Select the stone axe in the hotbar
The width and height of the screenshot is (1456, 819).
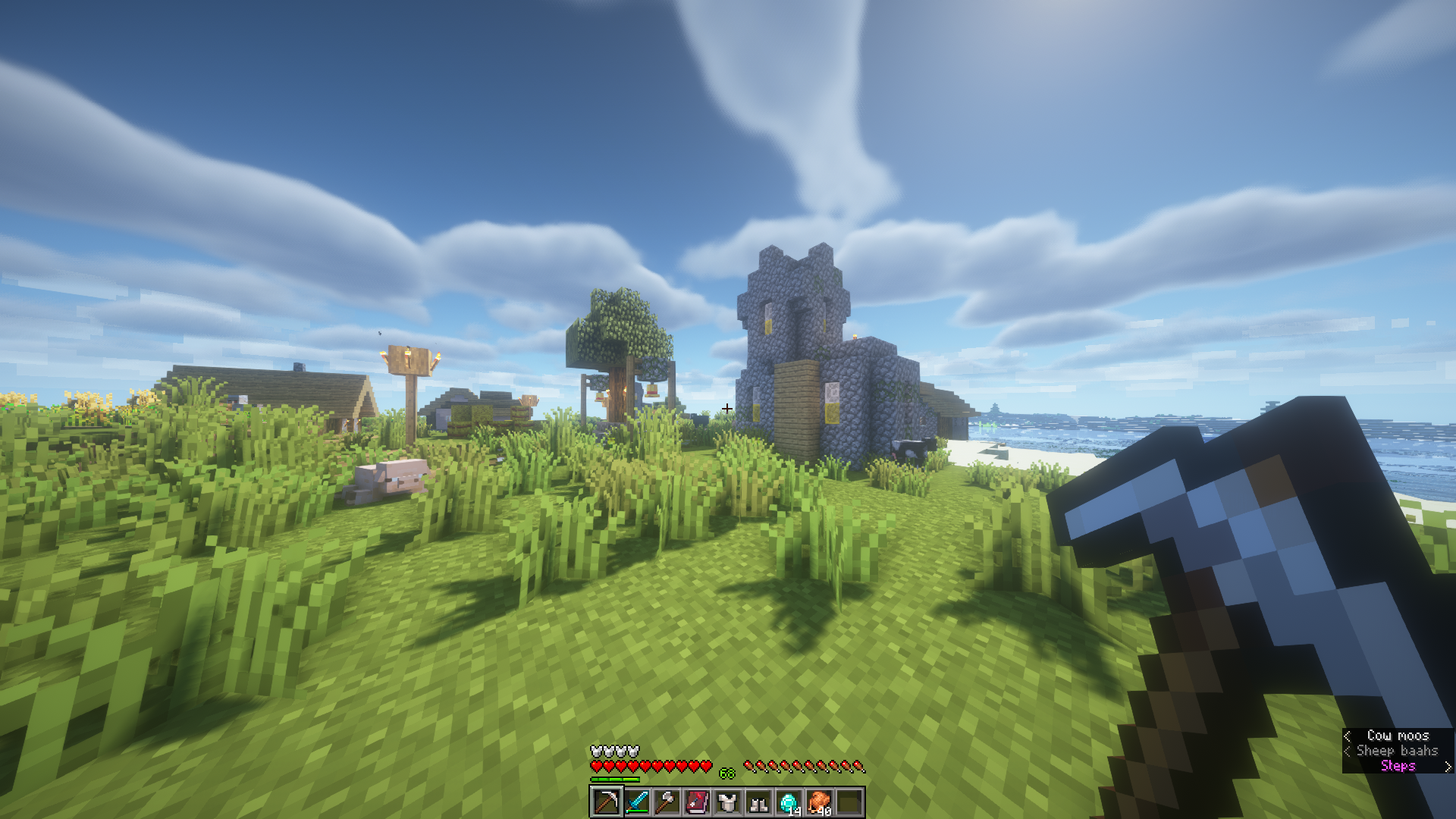coord(667,802)
